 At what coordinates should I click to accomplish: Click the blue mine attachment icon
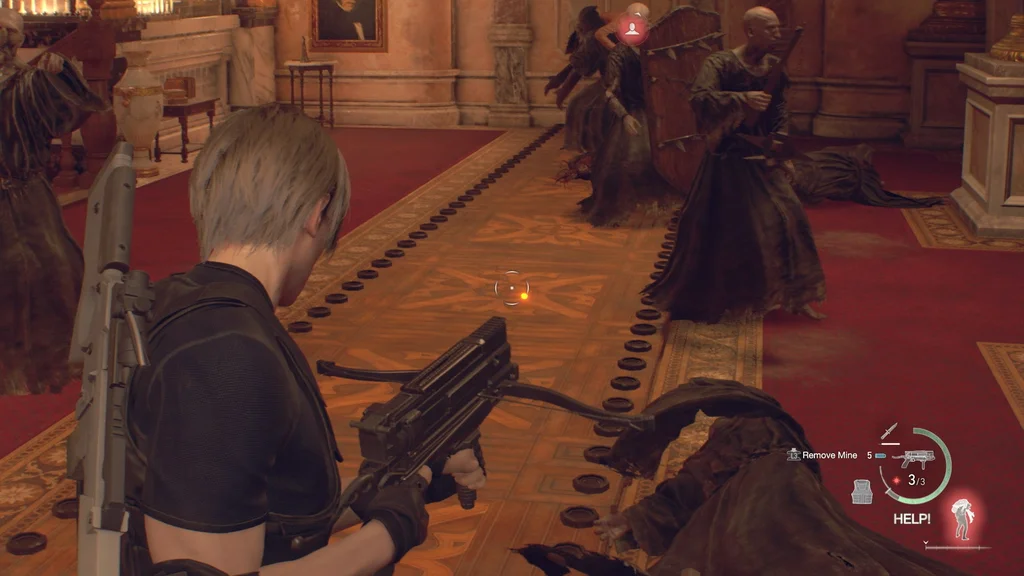pyautogui.click(x=881, y=455)
